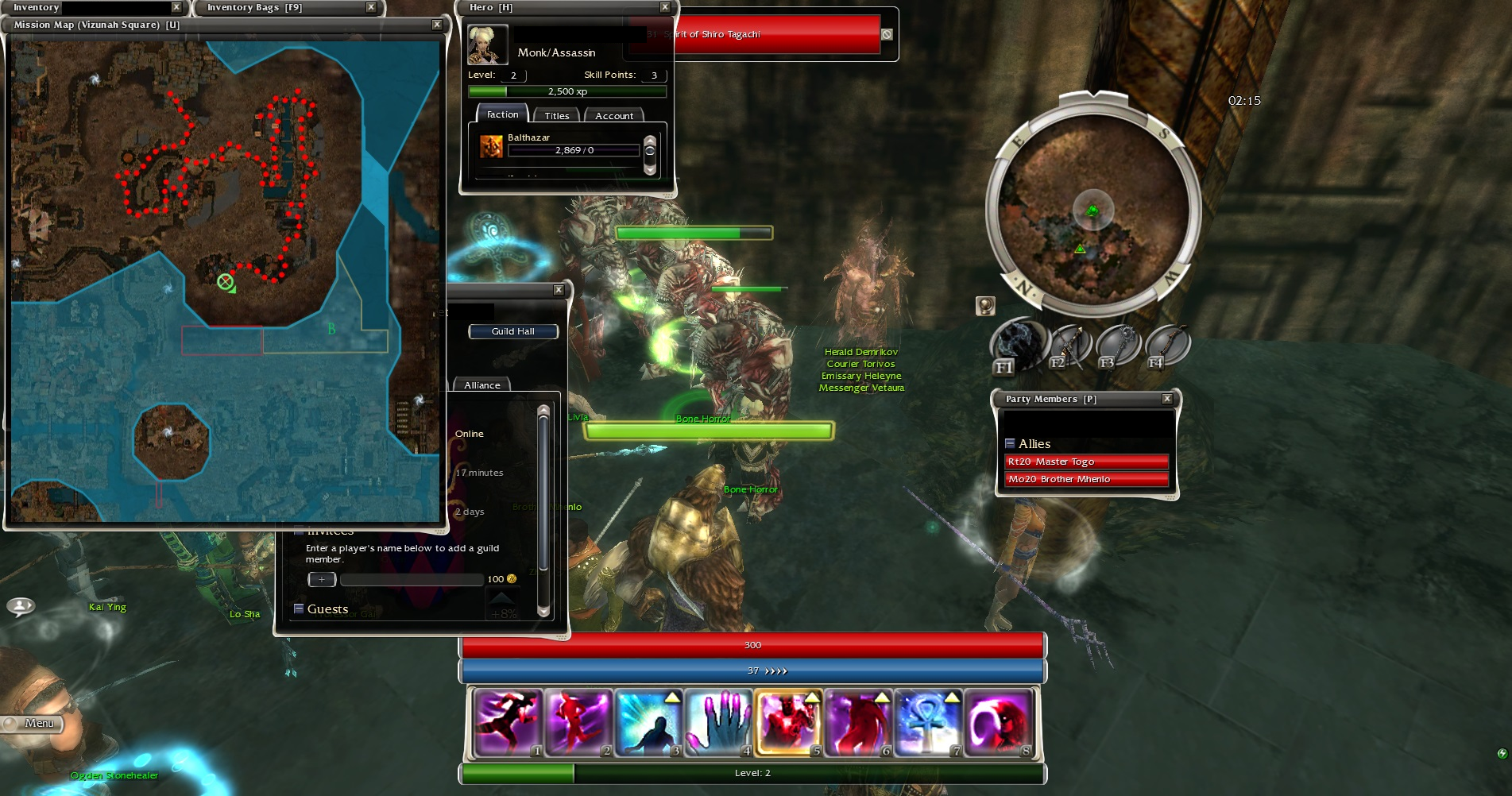Switch to the Titles tab
The width and height of the screenshot is (1512, 796).
point(556,116)
